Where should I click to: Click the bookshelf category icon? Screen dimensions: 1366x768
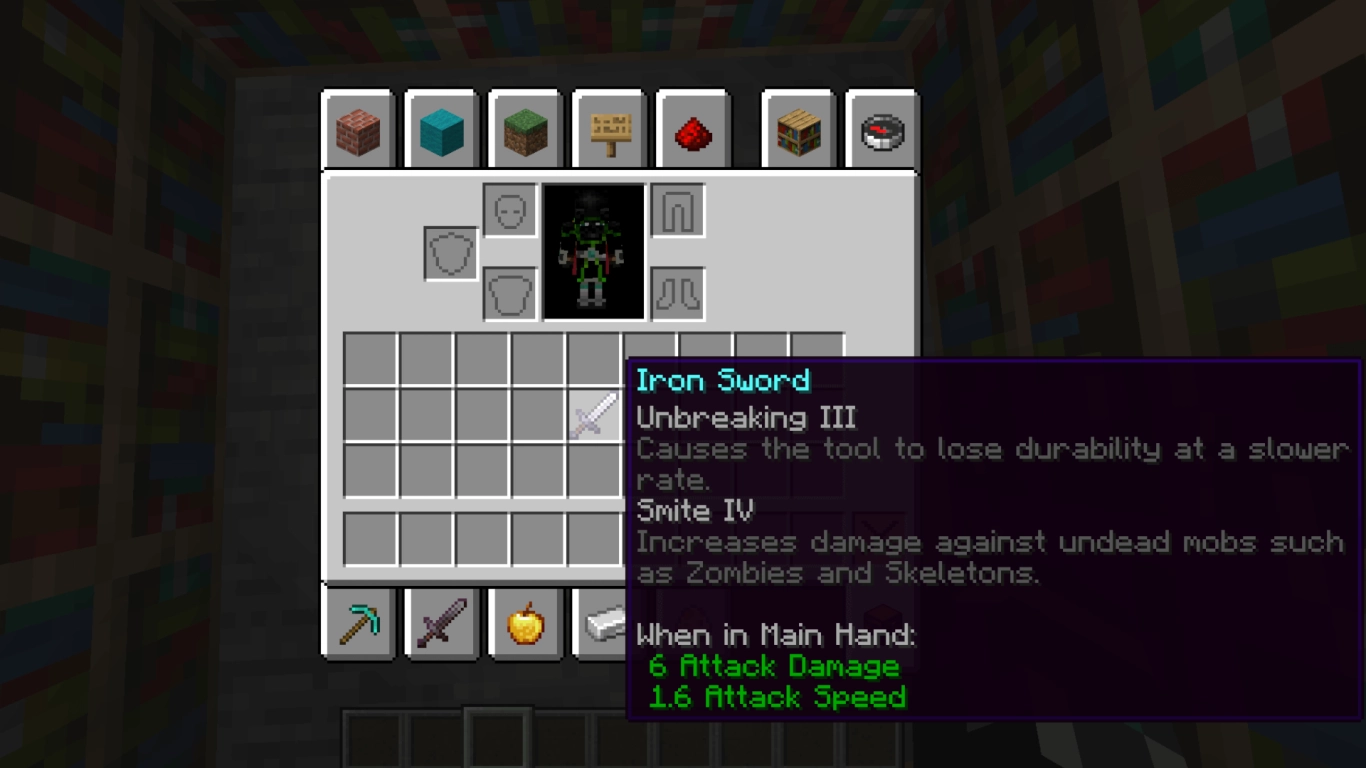coord(797,130)
